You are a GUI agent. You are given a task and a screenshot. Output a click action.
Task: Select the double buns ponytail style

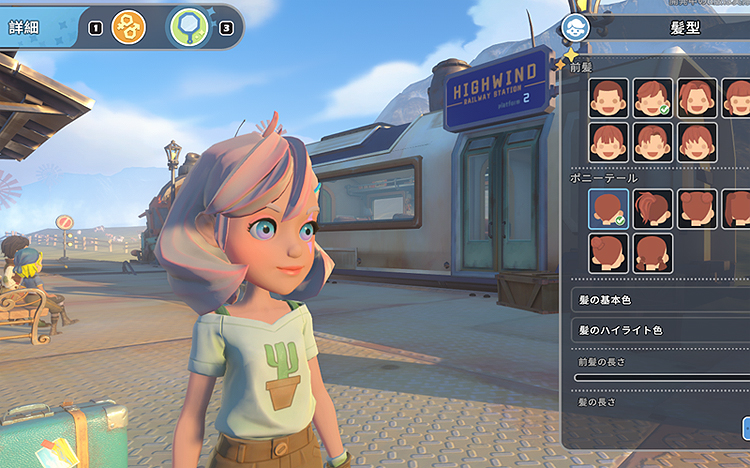tap(696, 208)
